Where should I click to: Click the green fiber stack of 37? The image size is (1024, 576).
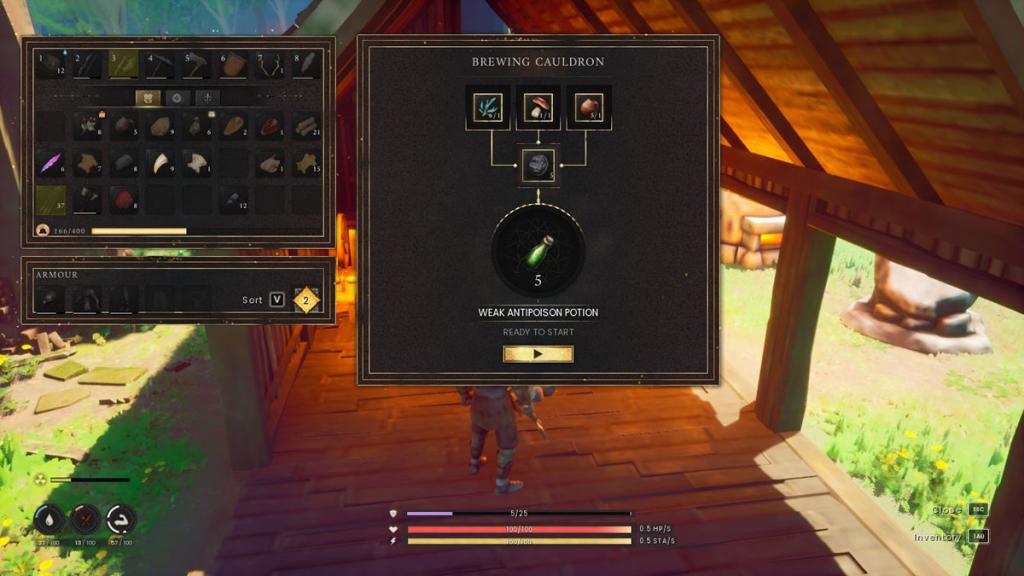point(51,198)
